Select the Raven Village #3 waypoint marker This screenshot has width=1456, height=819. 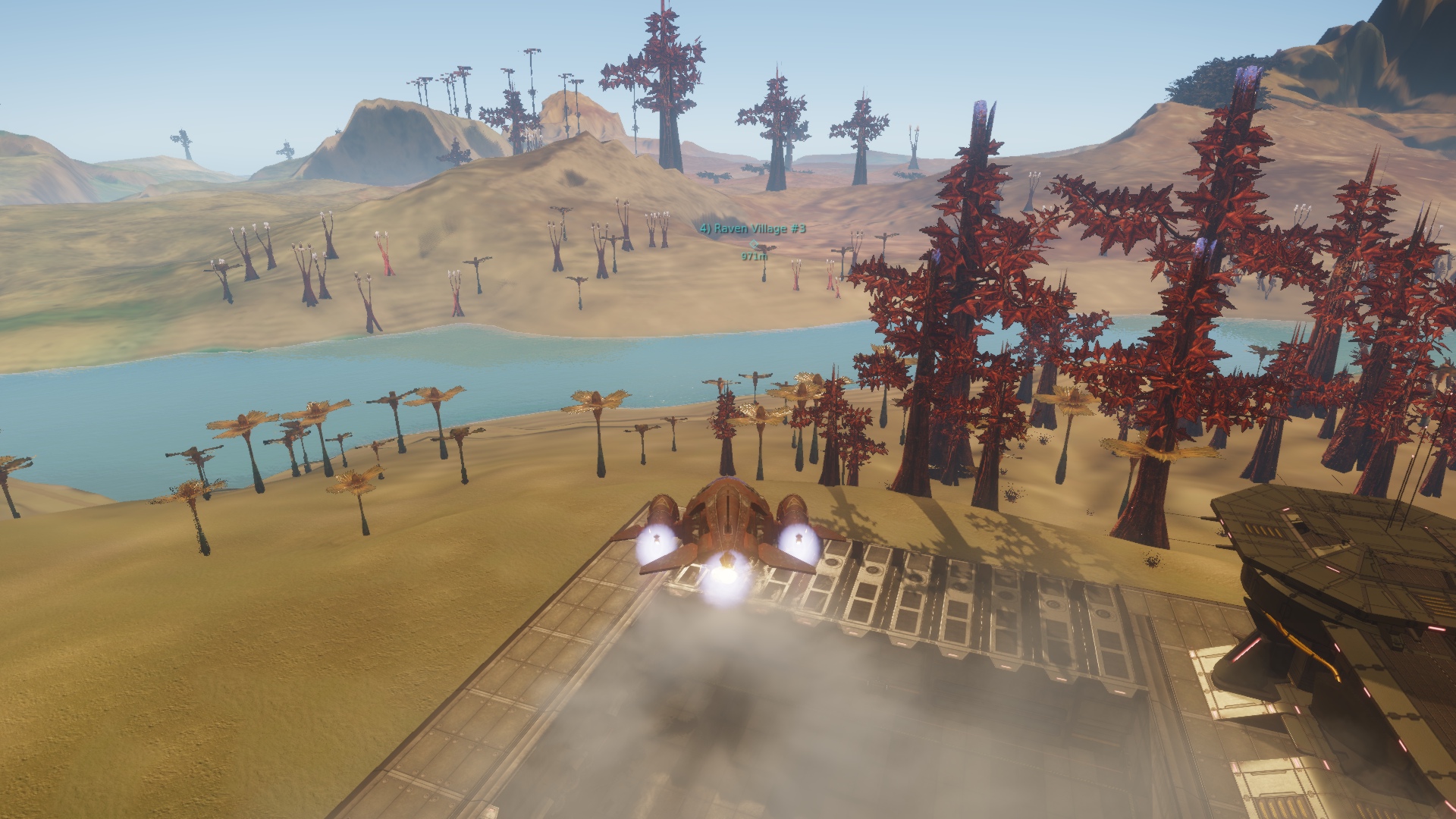point(753,243)
